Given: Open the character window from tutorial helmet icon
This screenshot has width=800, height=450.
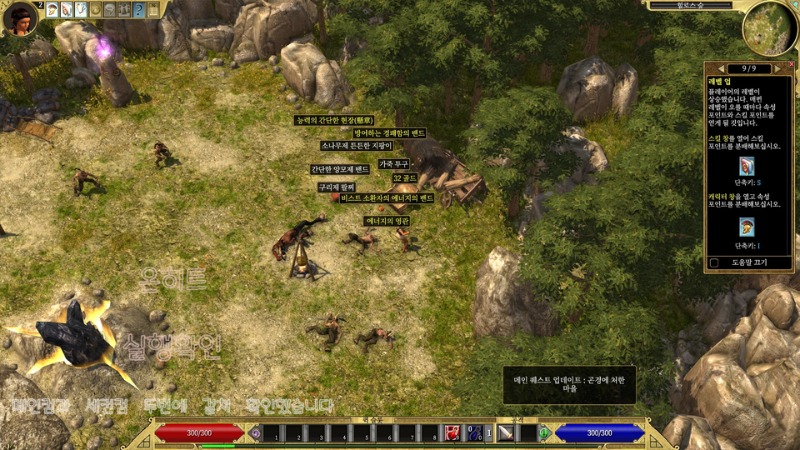Looking at the screenshot, I should click(747, 227).
